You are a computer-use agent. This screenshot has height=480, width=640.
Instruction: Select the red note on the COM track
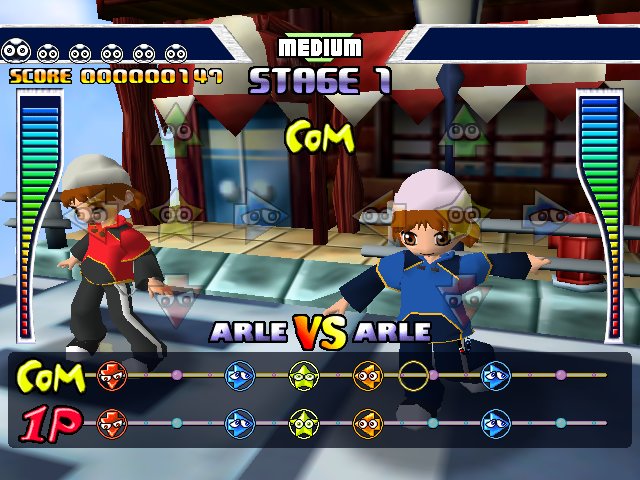tap(111, 376)
